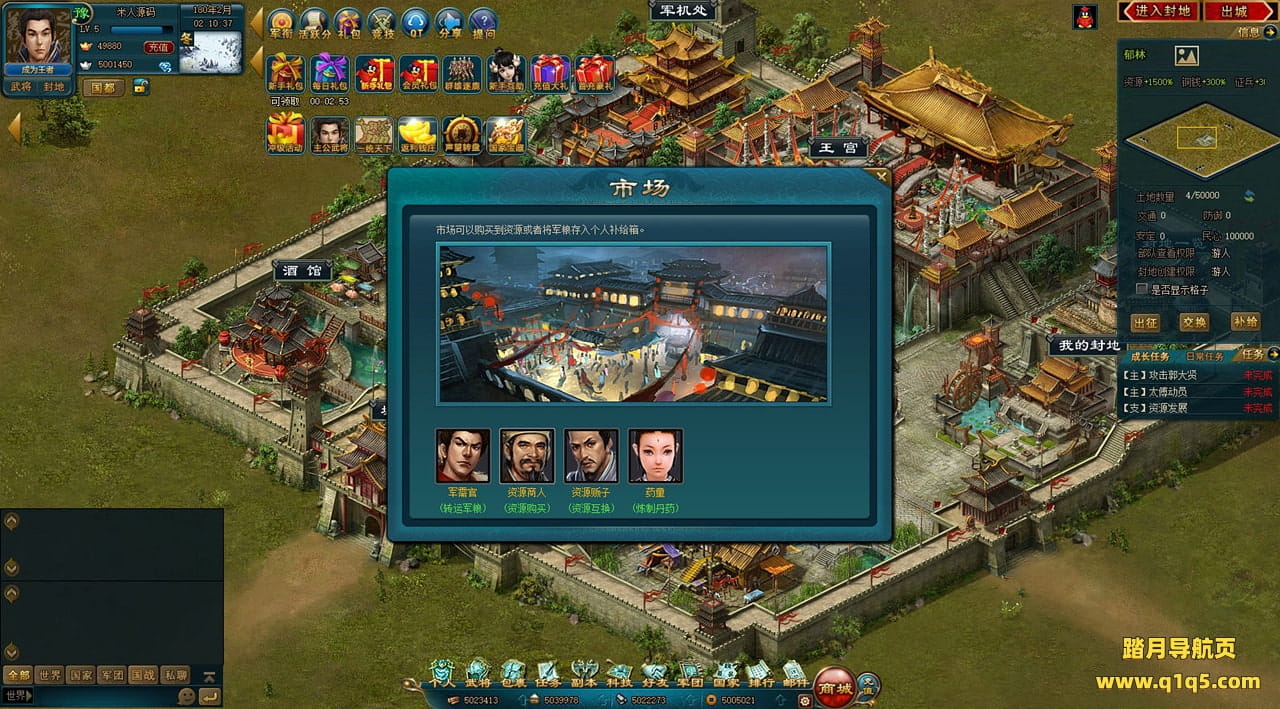Click the red 充值 recharge button

click(x=158, y=47)
